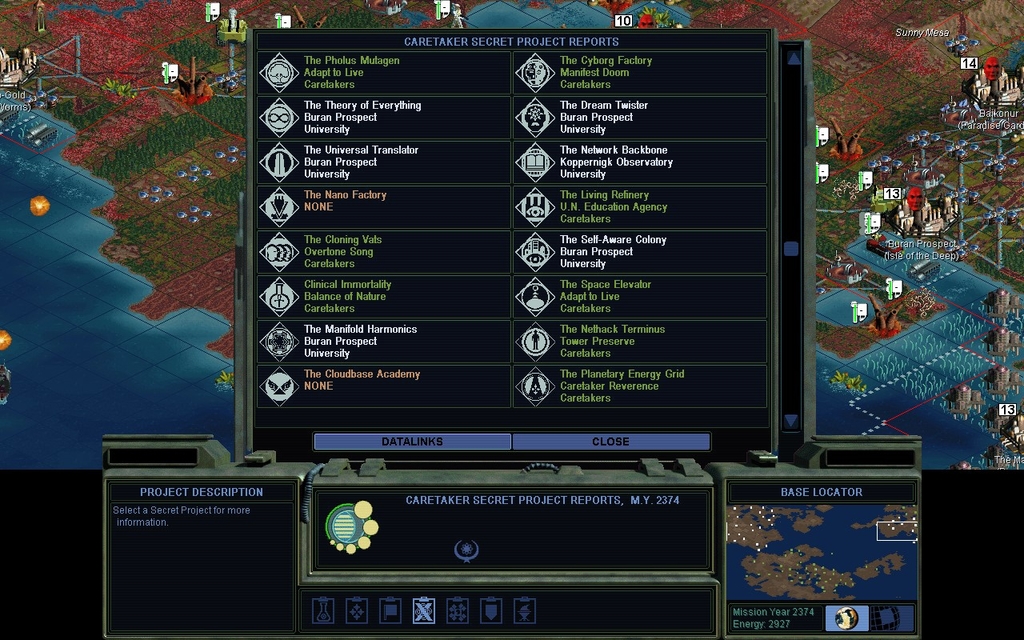Select the Clinical Immortality project
The image size is (1024, 640).
pyautogui.click(x=384, y=297)
